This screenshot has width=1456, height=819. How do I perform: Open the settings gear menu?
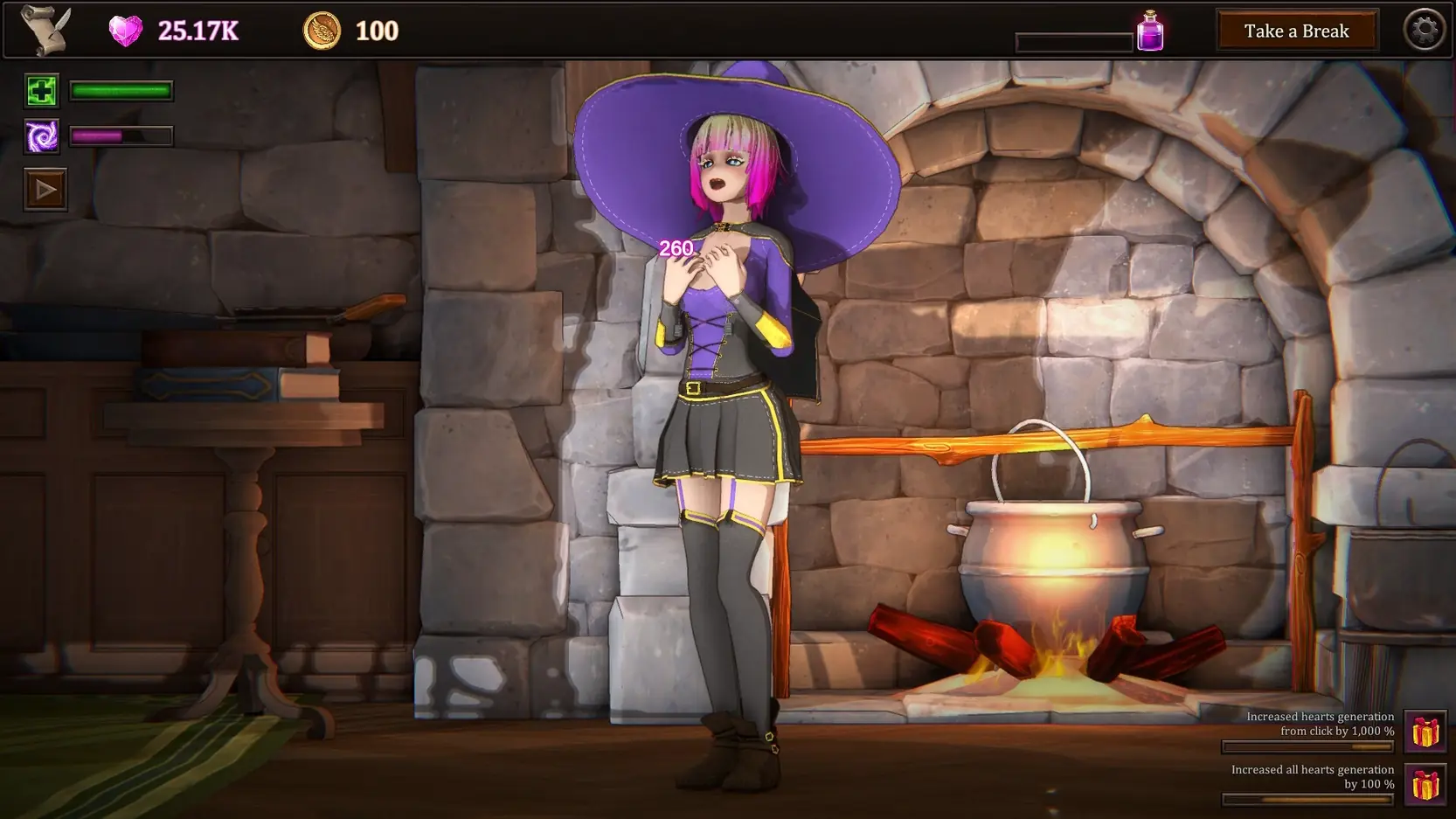[1425, 31]
